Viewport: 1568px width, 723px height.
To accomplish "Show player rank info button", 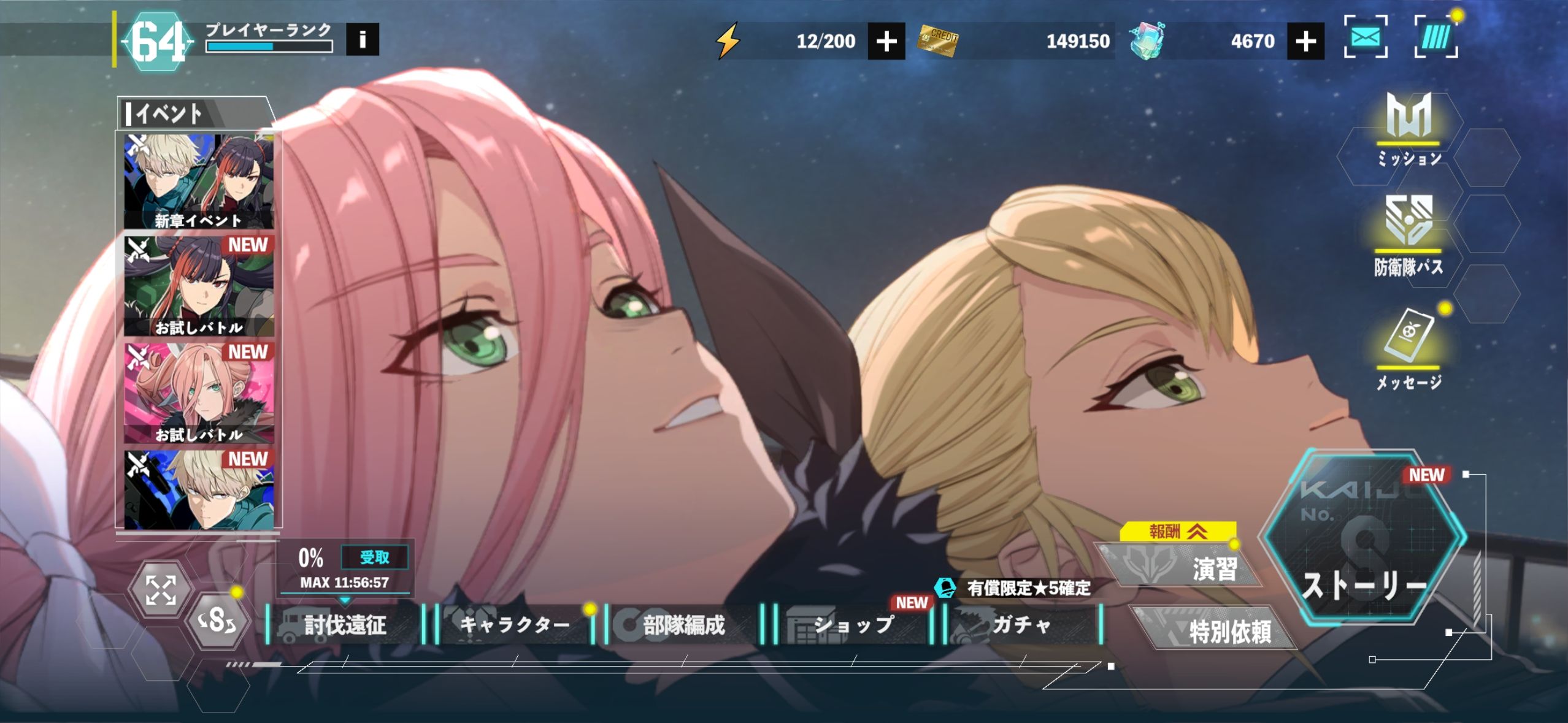I will pos(362,40).
